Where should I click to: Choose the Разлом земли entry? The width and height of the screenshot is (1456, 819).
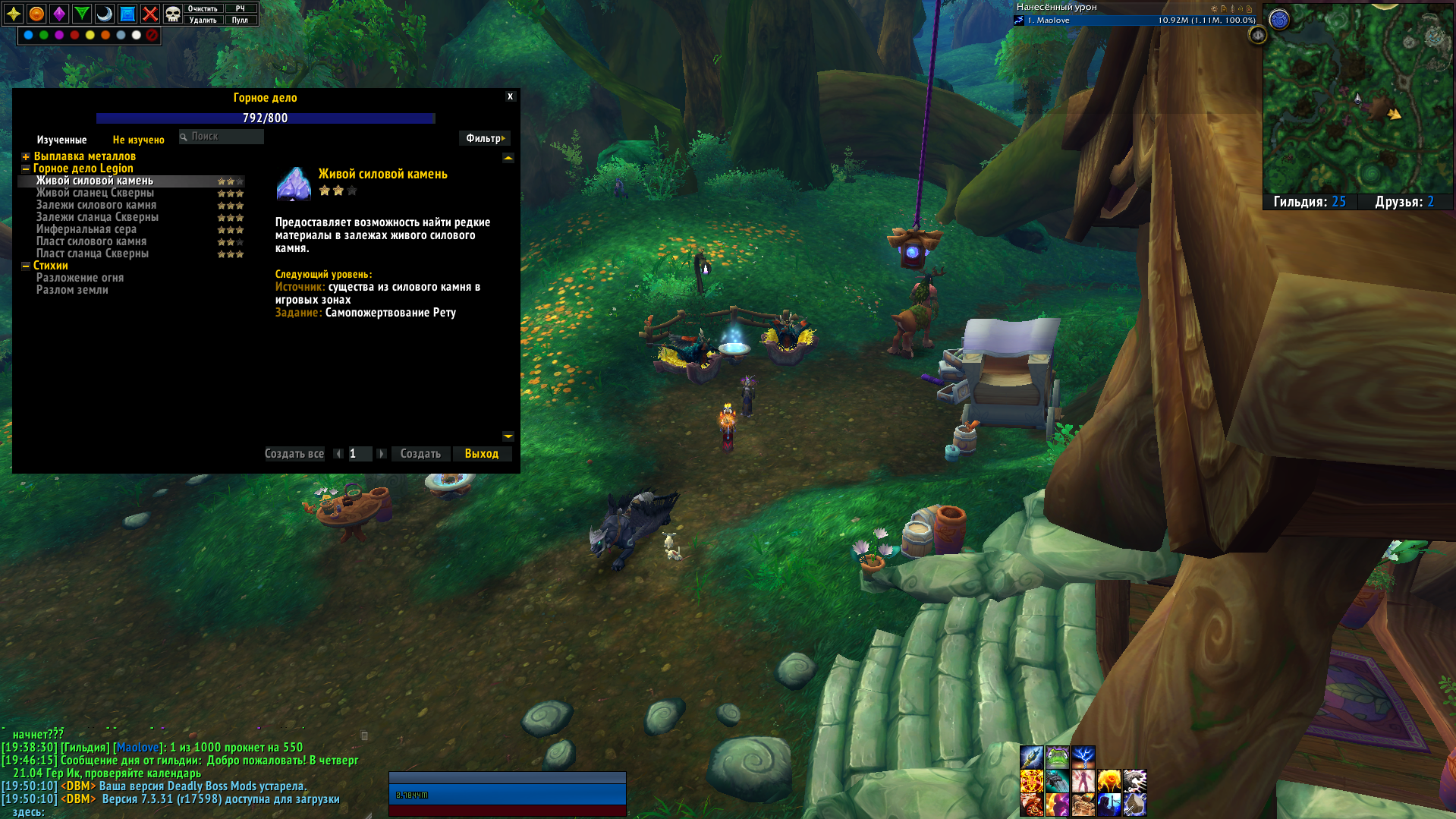(x=72, y=290)
